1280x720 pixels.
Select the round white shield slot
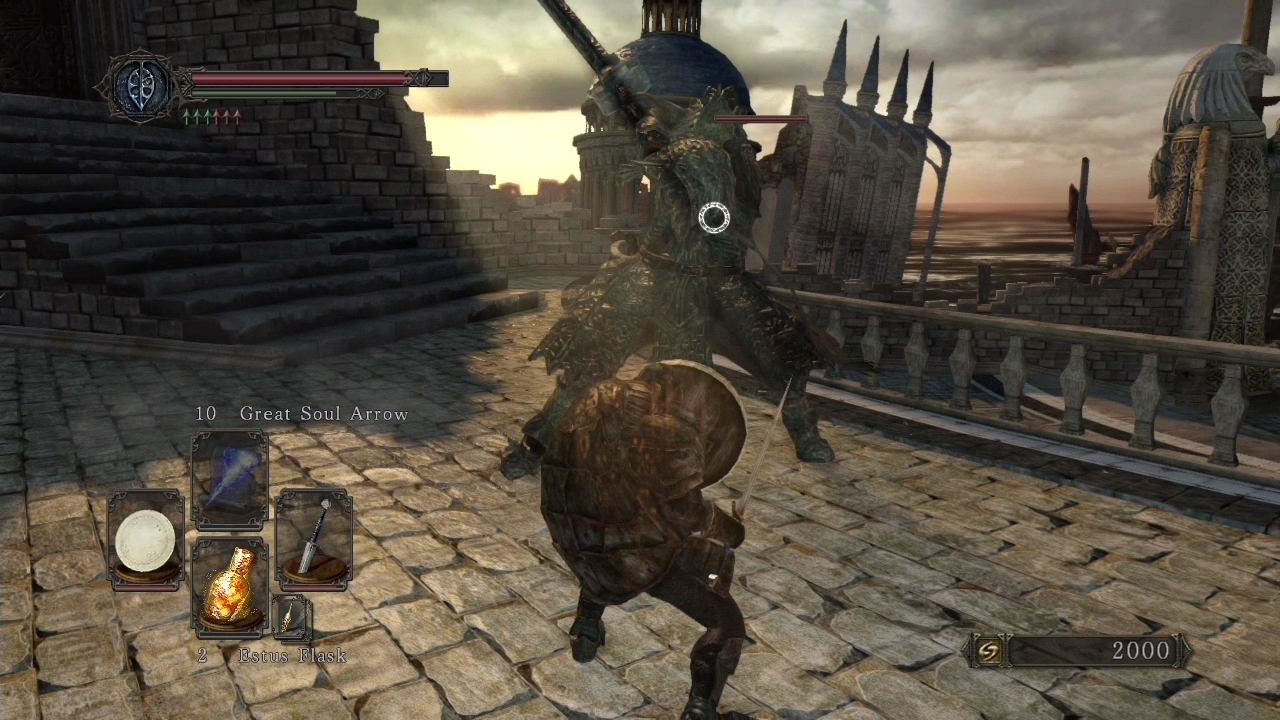pyautogui.click(x=145, y=540)
